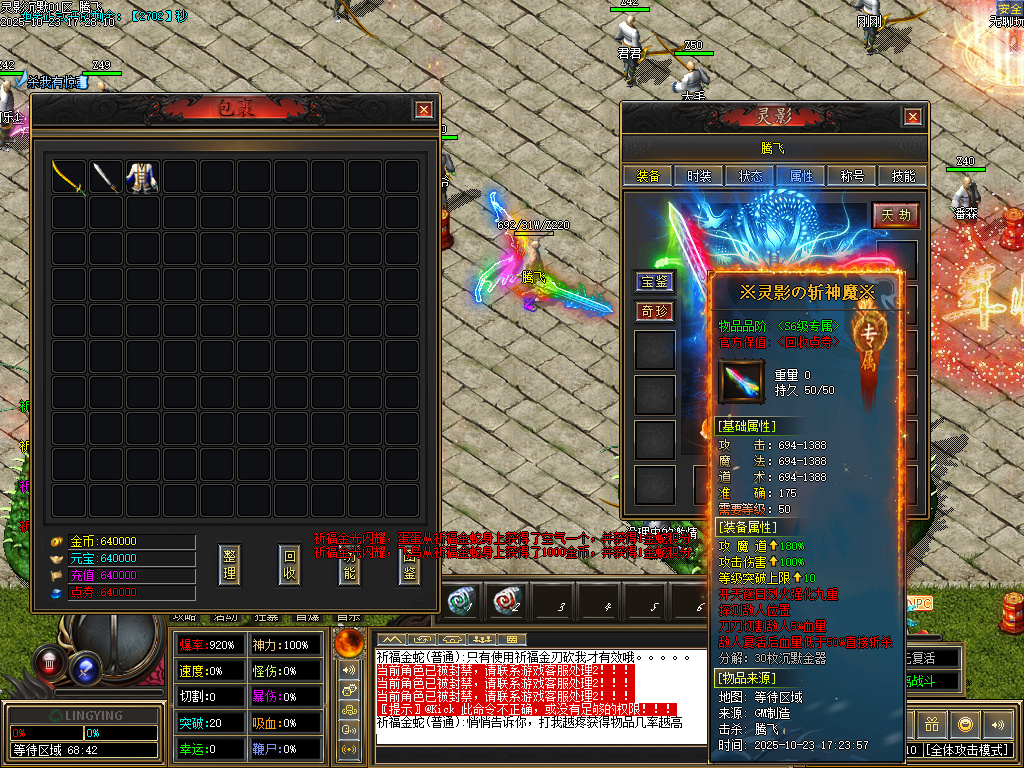Close the 包裹 bag window
This screenshot has width=1024, height=768.
click(x=424, y=110)
